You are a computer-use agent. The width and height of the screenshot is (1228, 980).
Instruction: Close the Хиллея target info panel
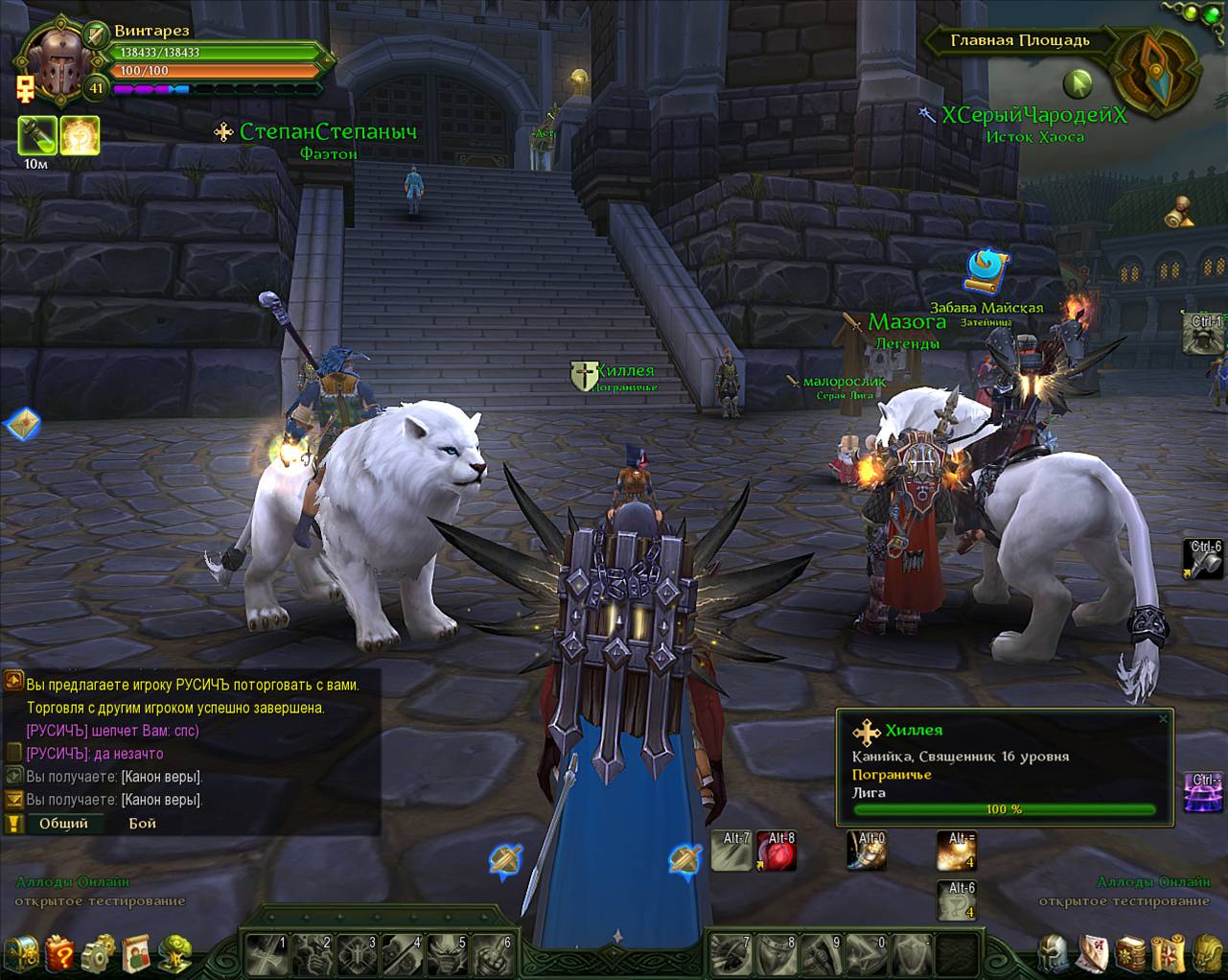[x=1163, y=718]
